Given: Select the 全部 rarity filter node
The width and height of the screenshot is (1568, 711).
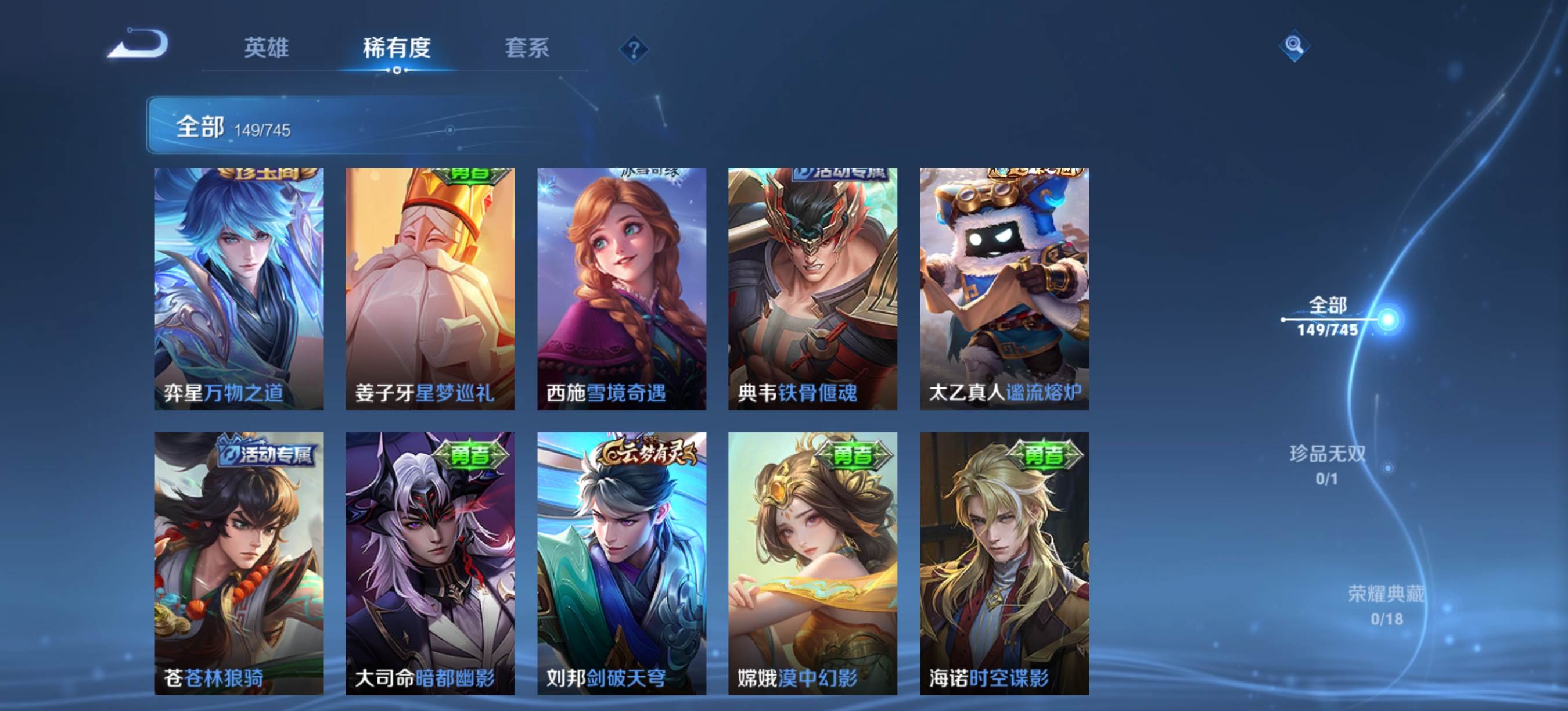Looking at the screenshot, I should 1329,317.
